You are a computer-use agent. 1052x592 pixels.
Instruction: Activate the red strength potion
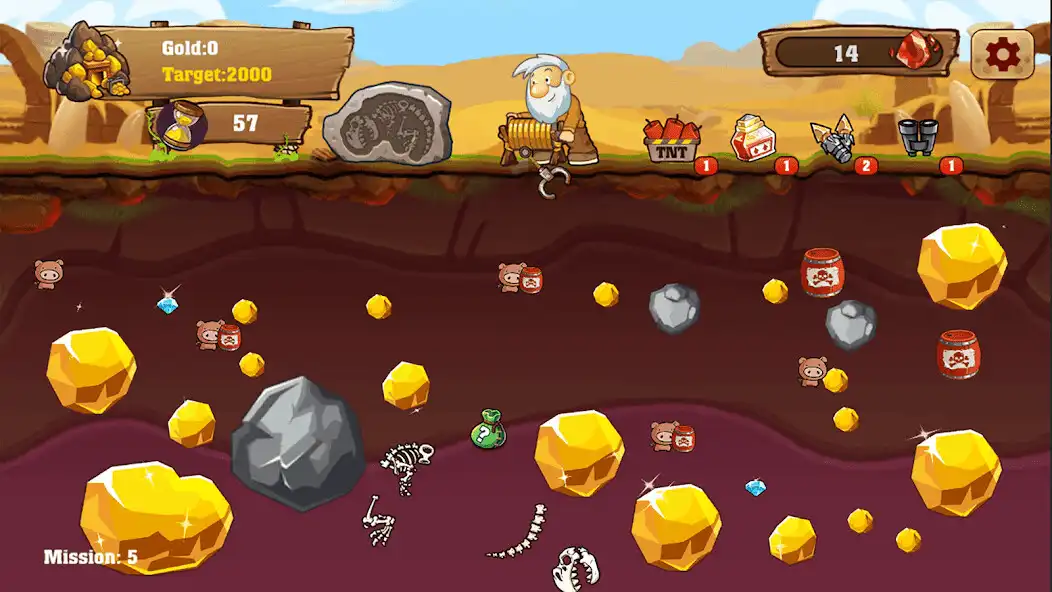[752, 139]
